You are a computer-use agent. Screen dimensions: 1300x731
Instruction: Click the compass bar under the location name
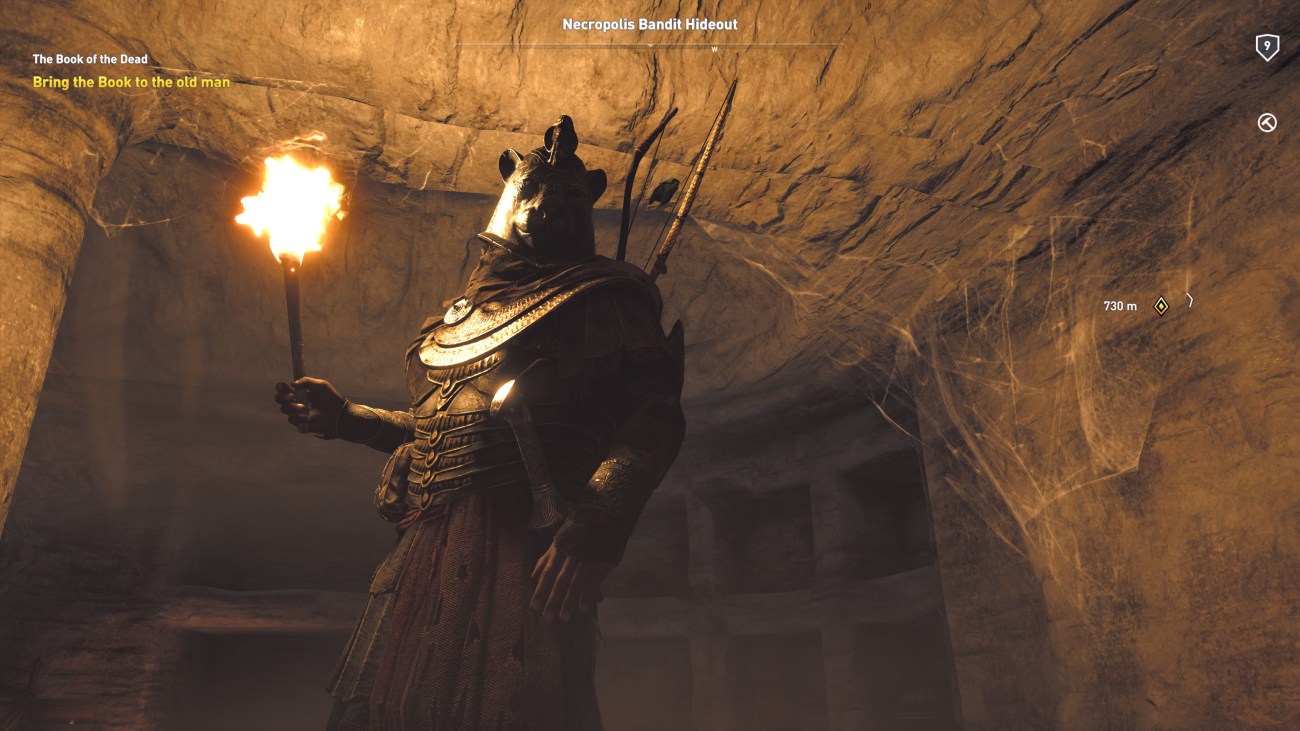click(x=649, y=46)
